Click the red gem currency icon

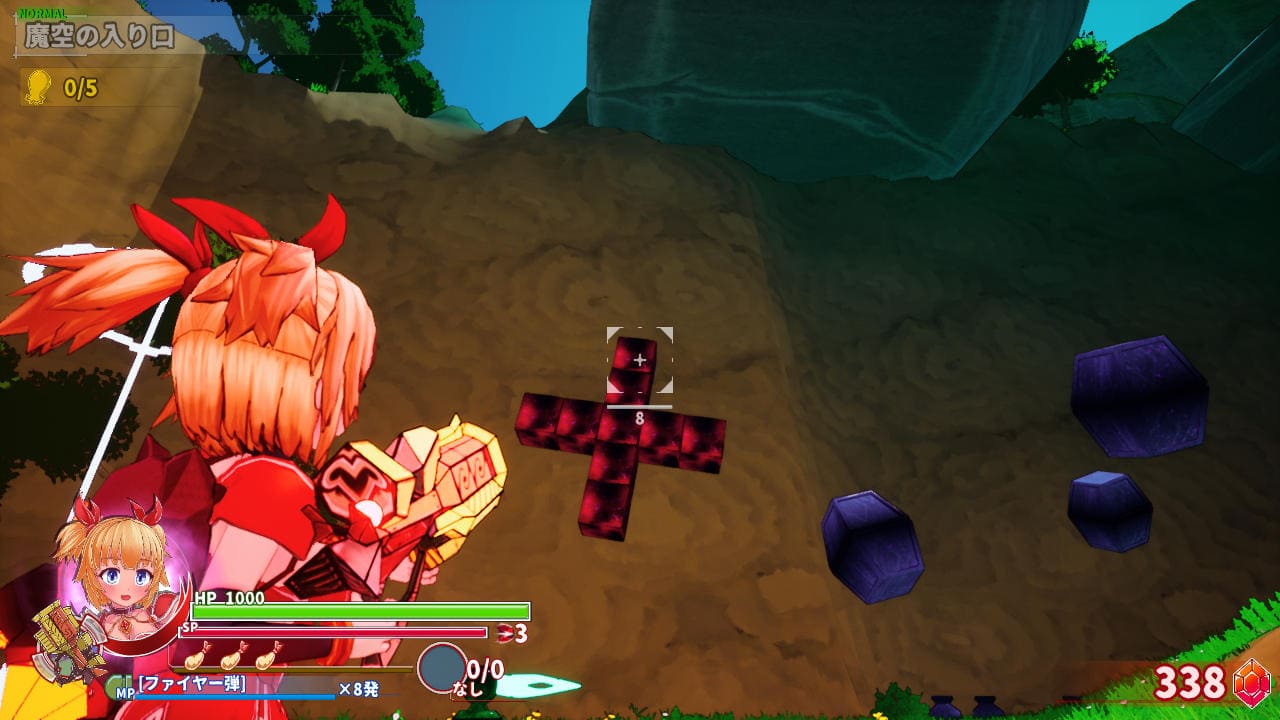pos(1251,683)
